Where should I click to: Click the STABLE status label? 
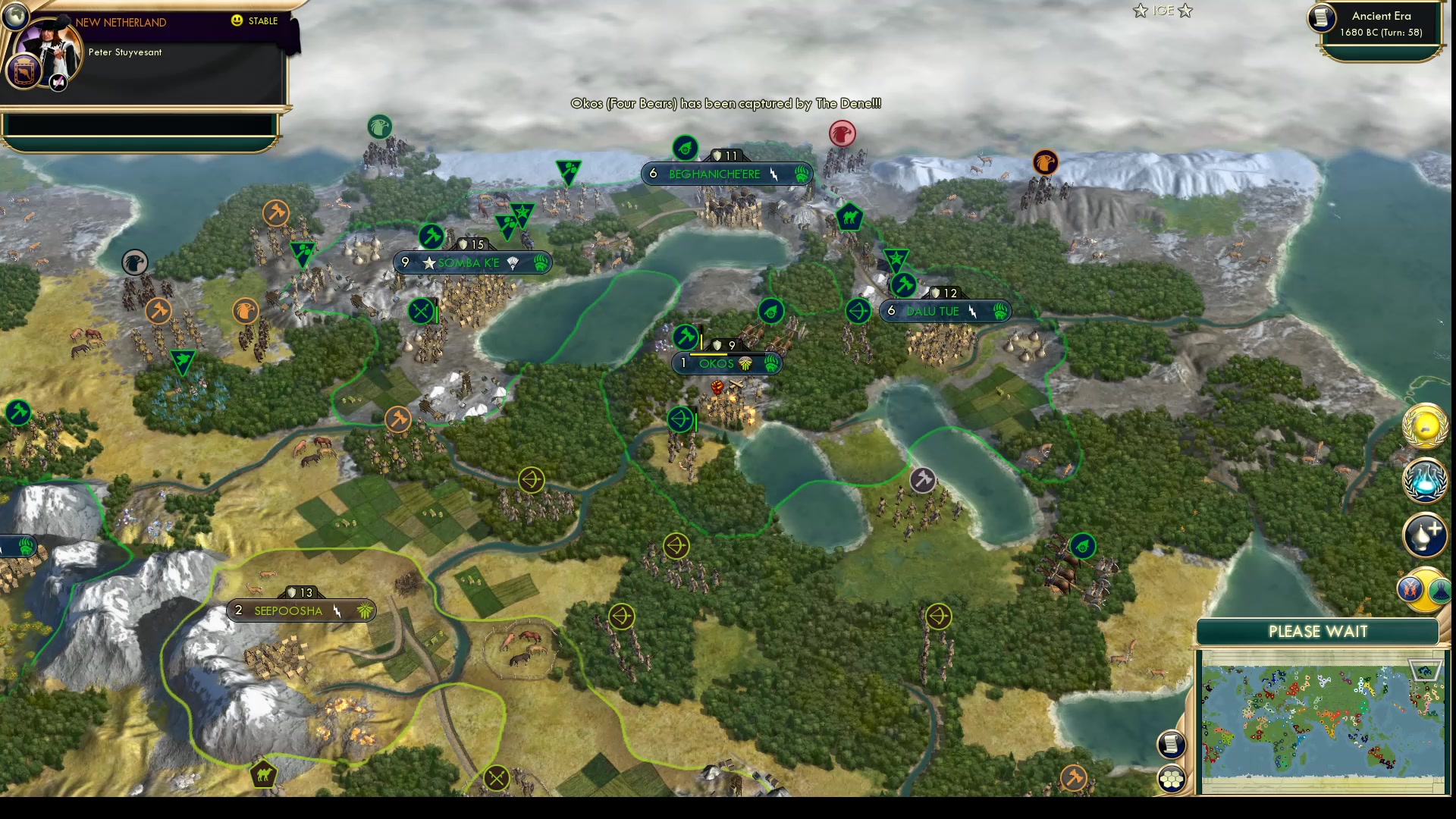click(x=262, y=21)
